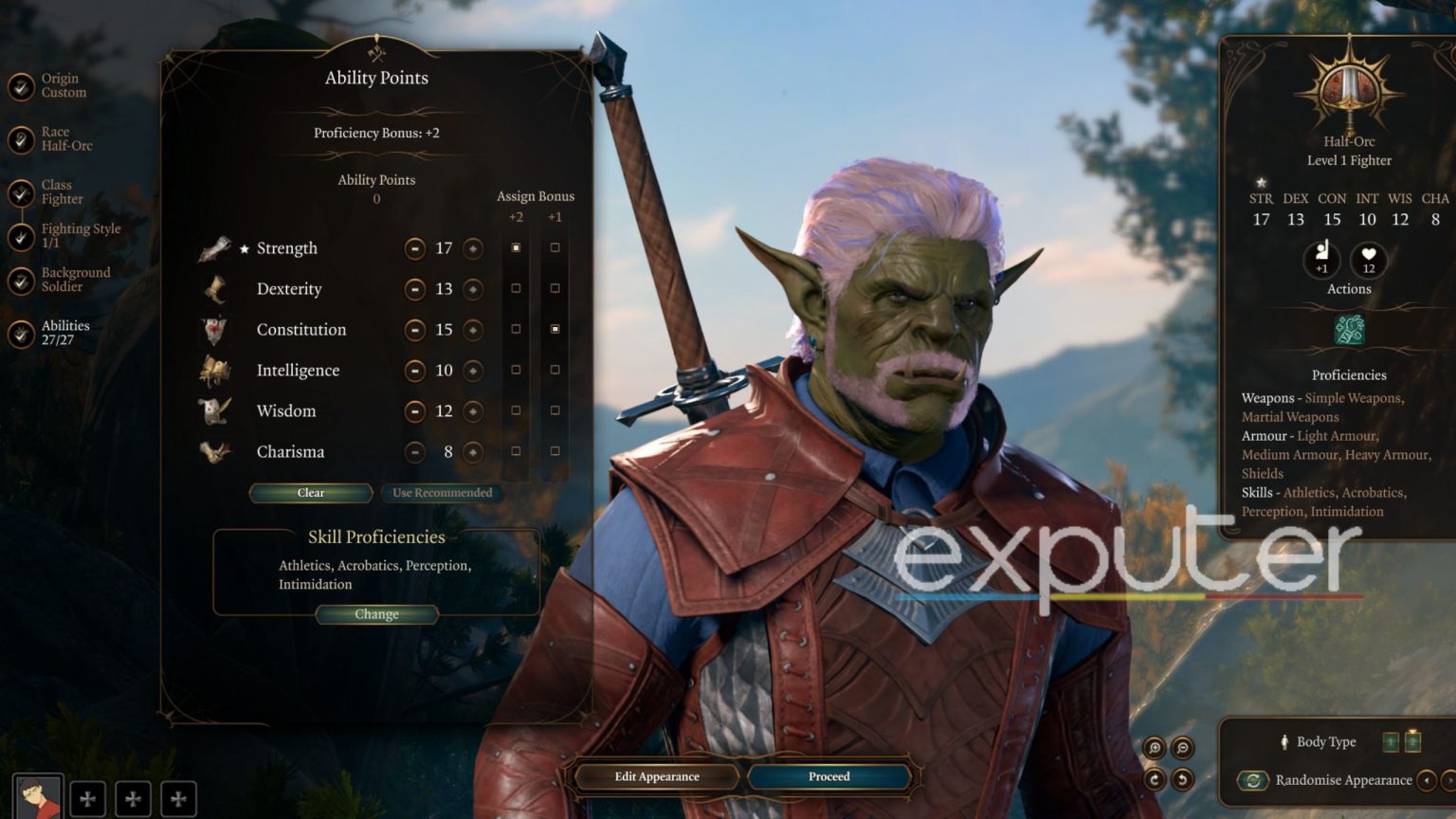Increase Strength using its plus stepper
This screenshot has width=1456, height=819.
[x=471, y=248]
